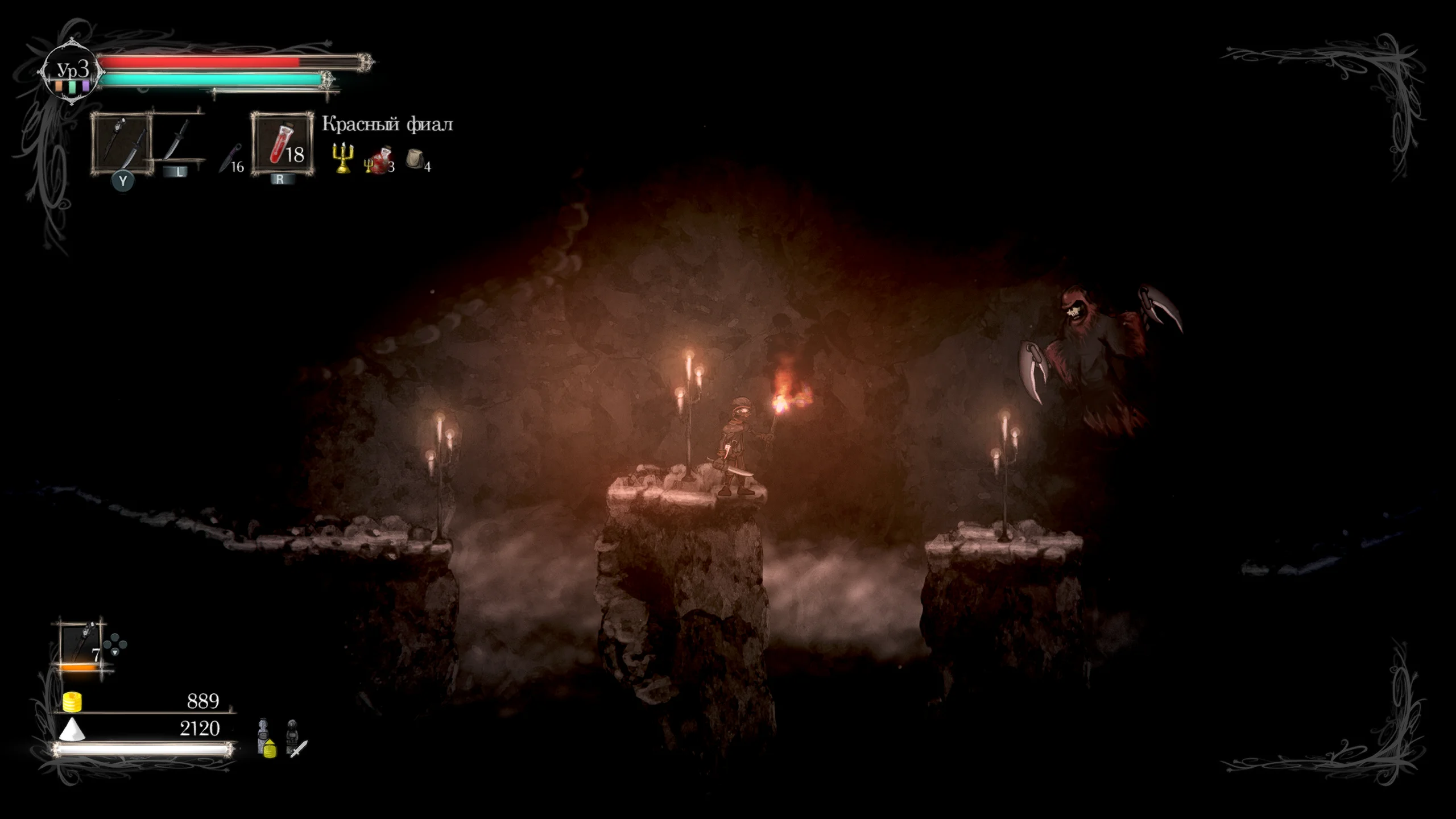Toggle the purple status indicator under the level badge

[85, 87]
